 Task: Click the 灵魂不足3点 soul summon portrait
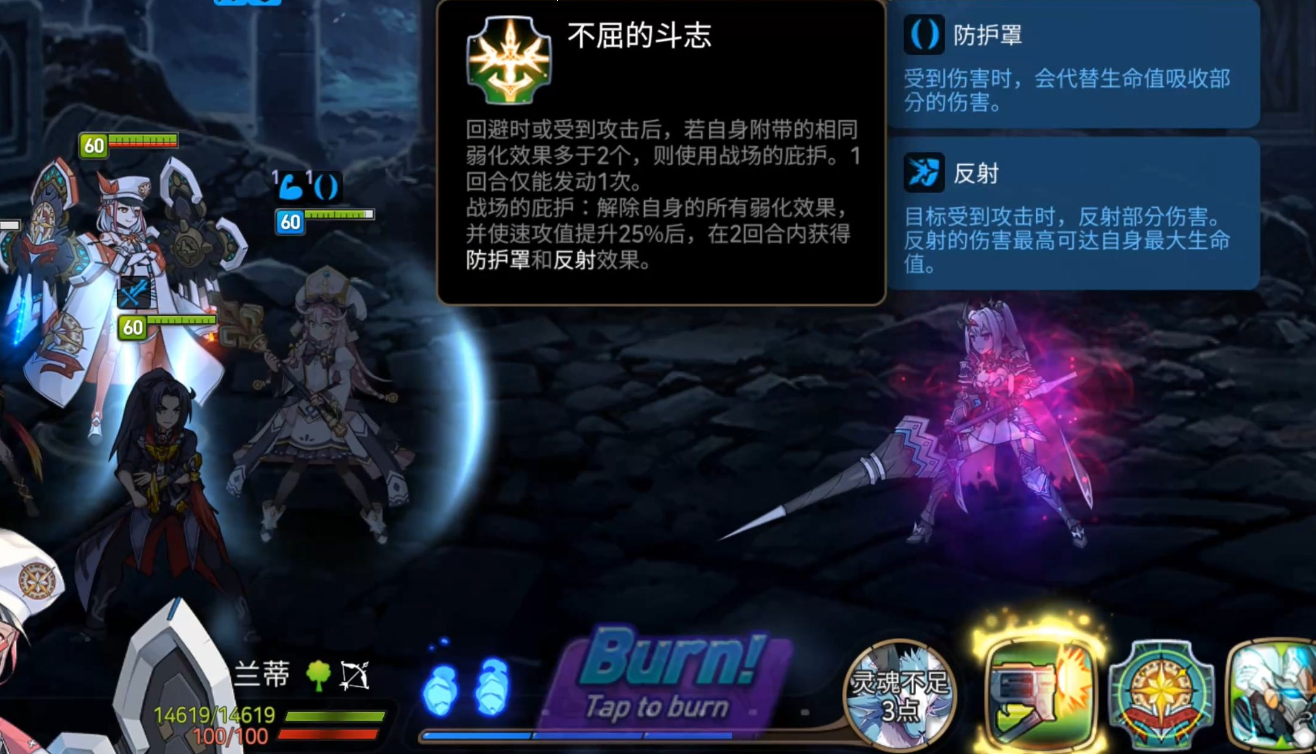(900, 693)
